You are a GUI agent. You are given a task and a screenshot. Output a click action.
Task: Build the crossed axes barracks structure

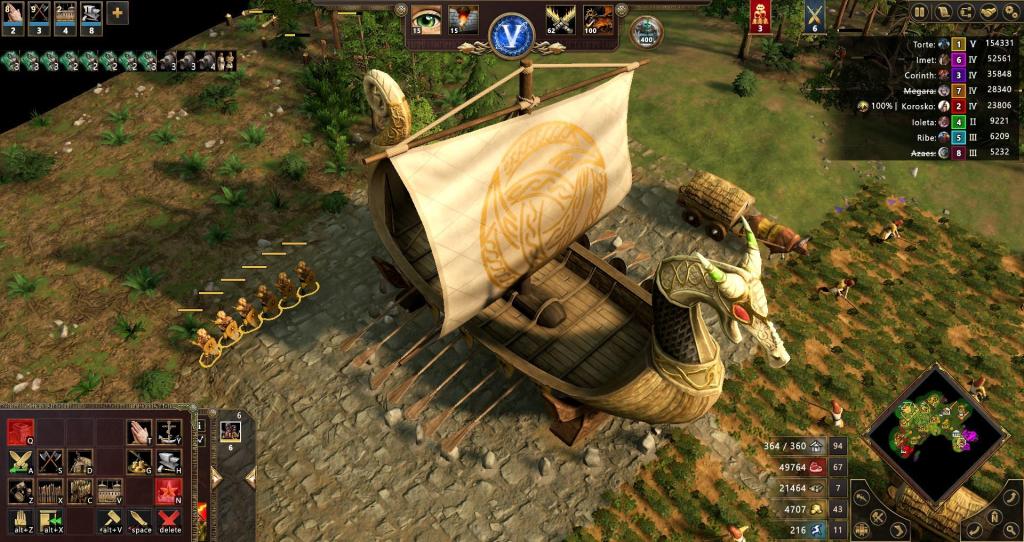pyautogui.click(x=51, y=461)
